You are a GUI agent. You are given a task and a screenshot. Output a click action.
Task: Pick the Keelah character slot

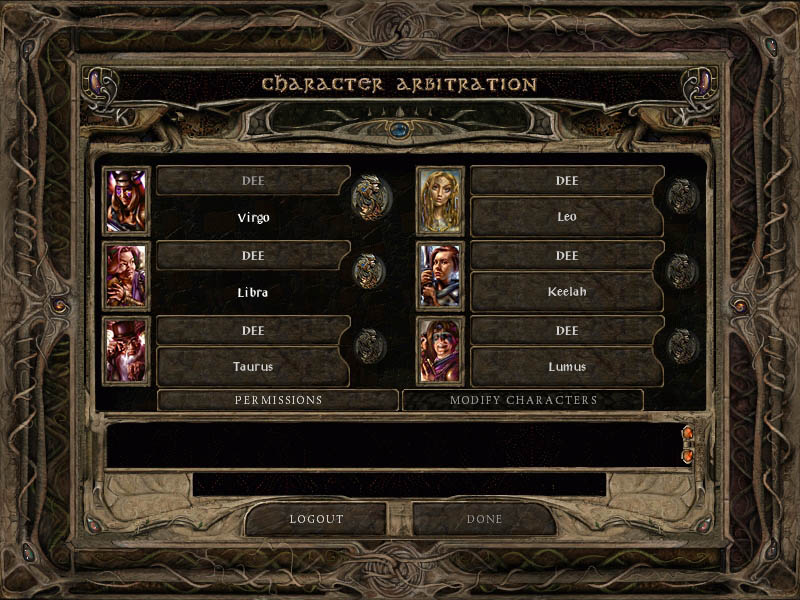tap(567, 292)
